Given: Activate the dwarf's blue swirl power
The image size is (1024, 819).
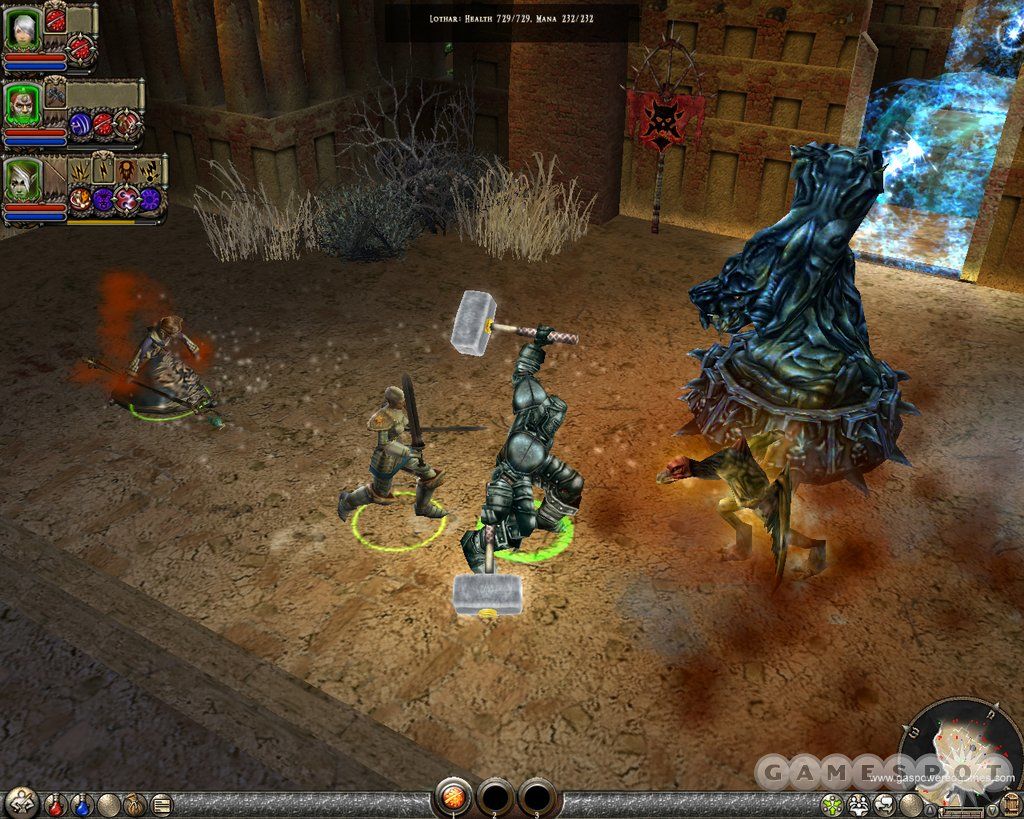Looking at the screenshot, I should (x=81, y=124).
